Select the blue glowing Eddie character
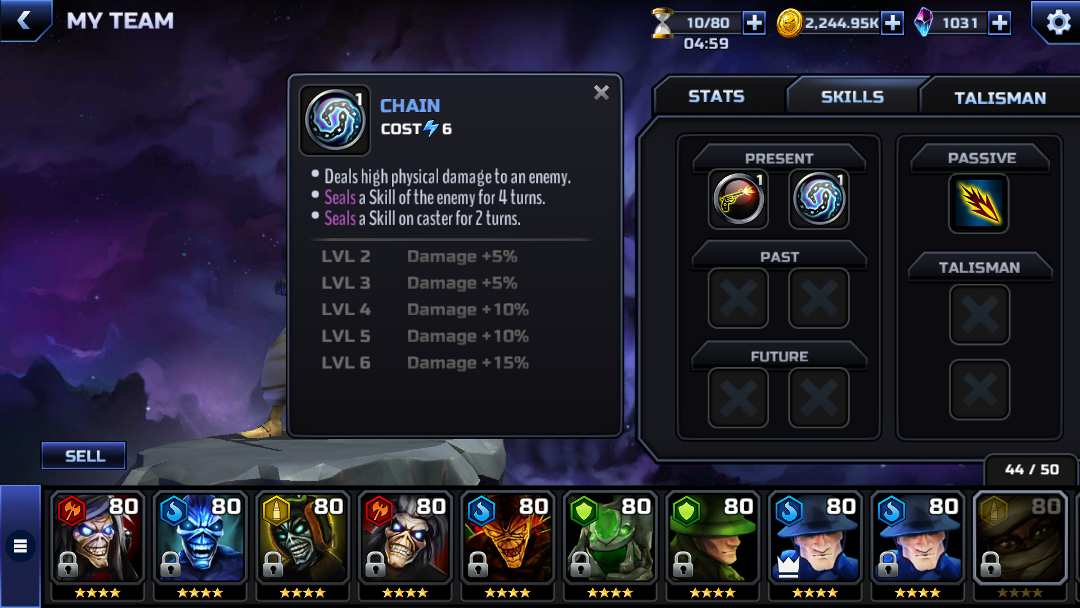Image resolution: width=1080 pixels, height=608 pixels. point(201,540)
